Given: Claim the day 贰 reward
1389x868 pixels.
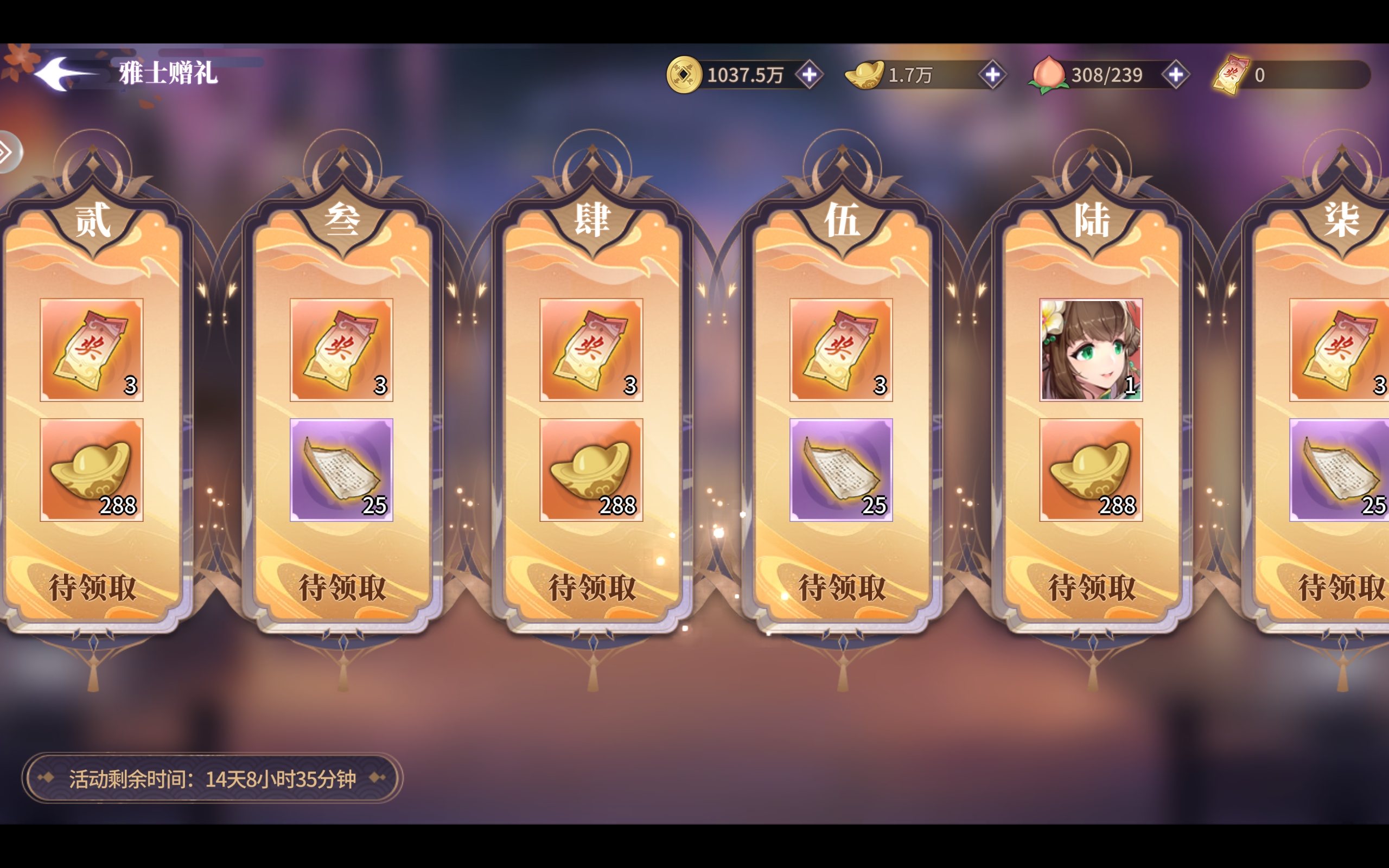Looking at the screenshot, I should coord(92,588).
